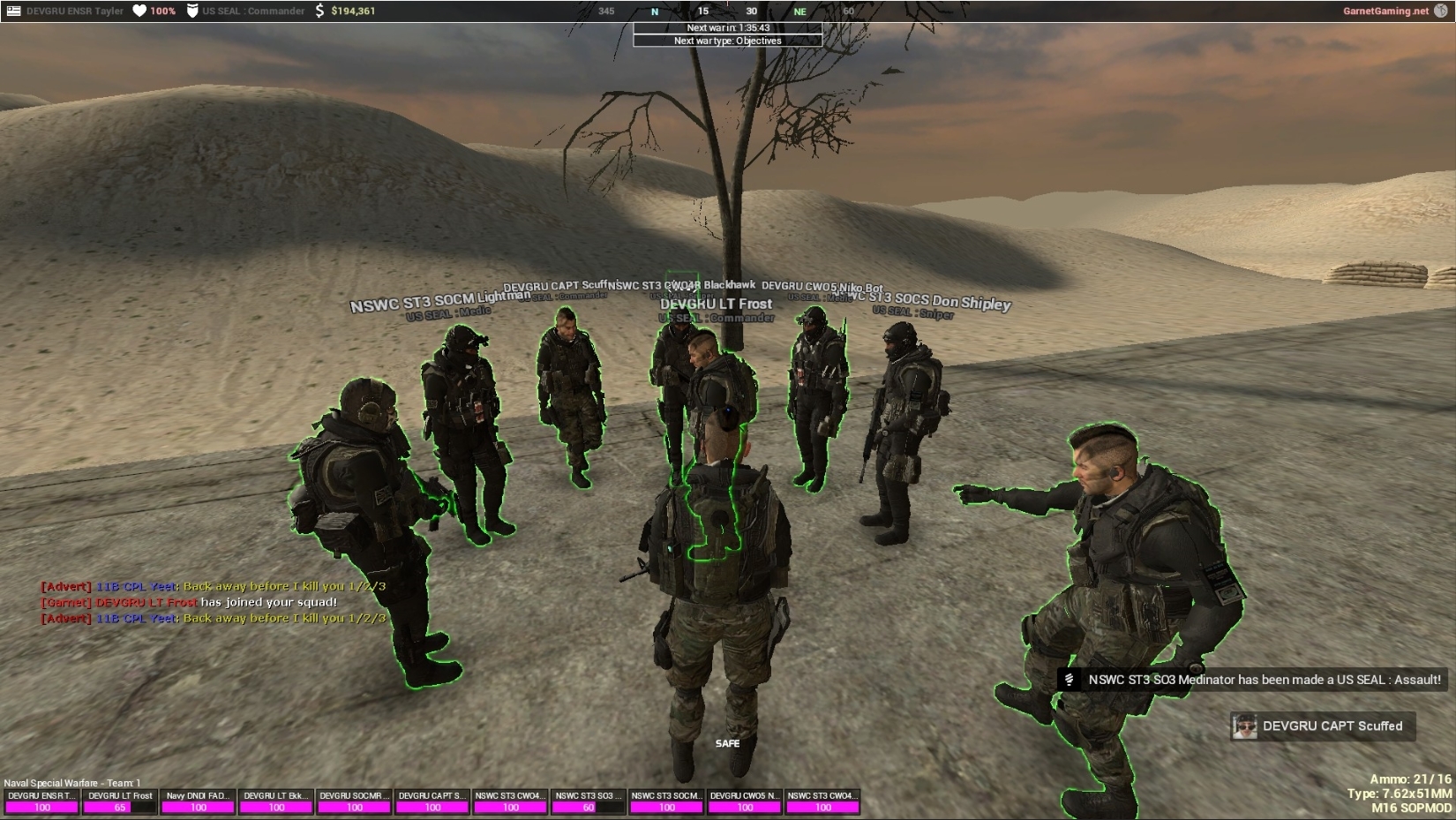Viewport: 1456px width, 820px height.
Task: Click NSWC ST3 SO3's 60 health bar
Action: pos(588,807)
